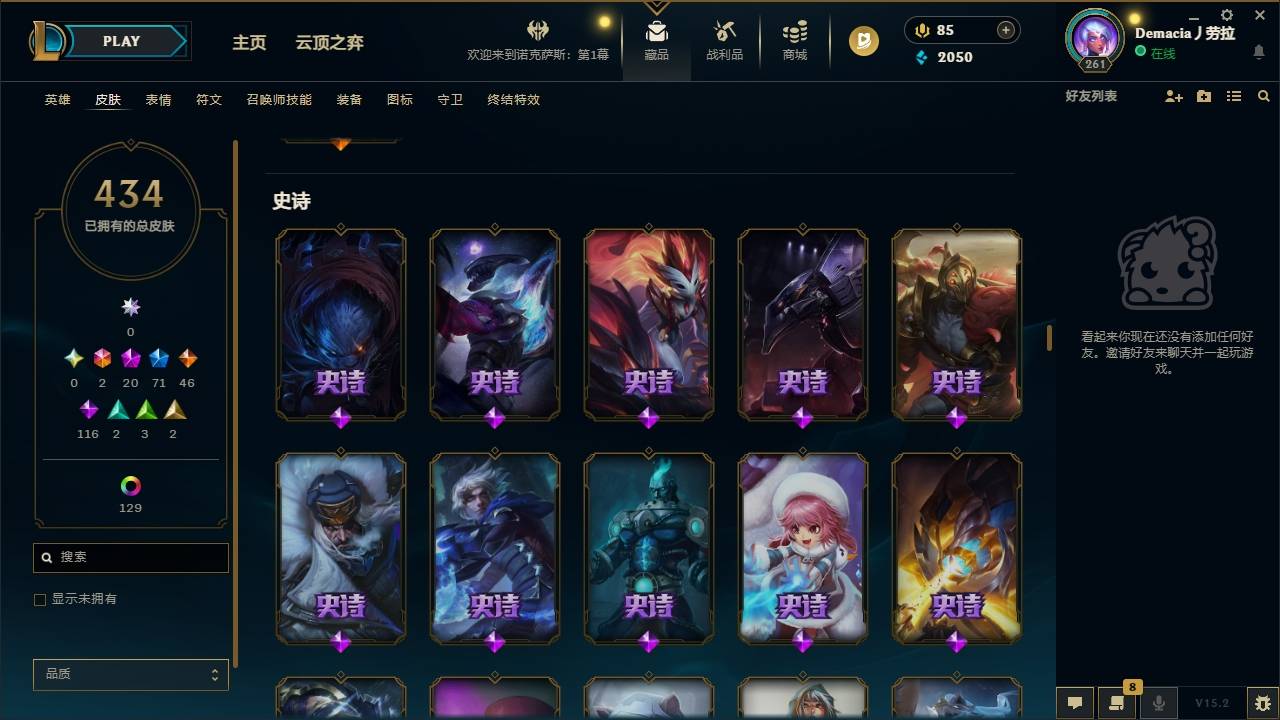This screenshot has width=1280, height=720.
Task: Open the pink-haired epic skin thumbnail
Action: tap(803, 548)
